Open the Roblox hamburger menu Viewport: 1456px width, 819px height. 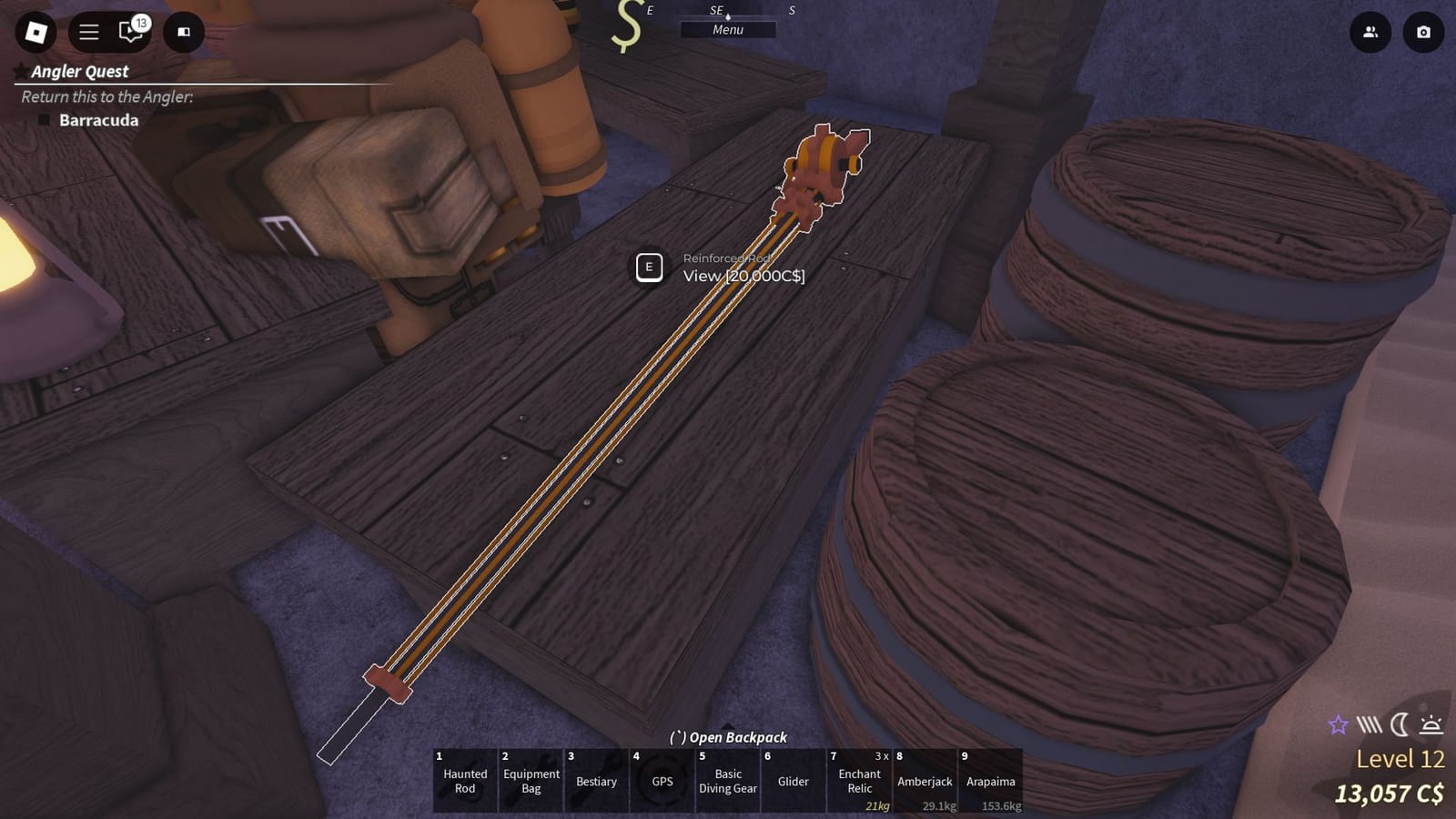(88, 30)
